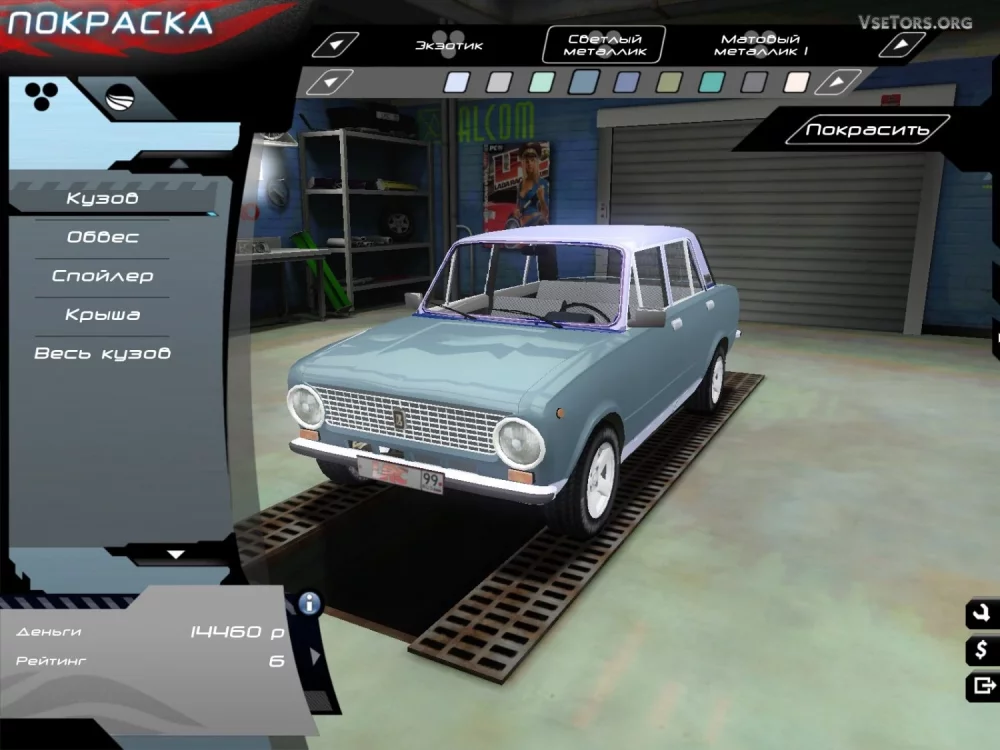Pick the mint green color swatch

(x=541, y=82)
